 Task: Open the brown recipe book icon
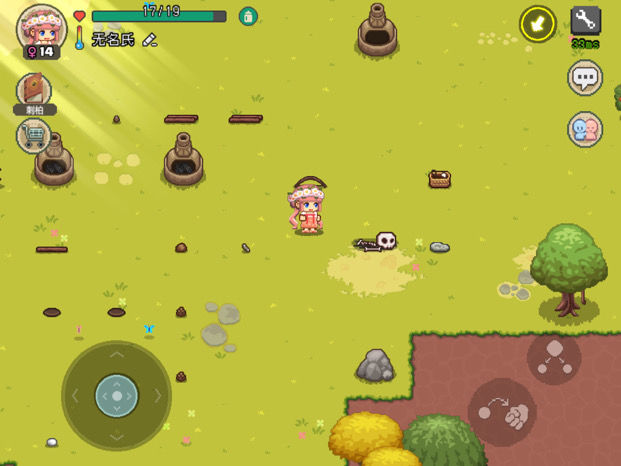pos(34,90)
